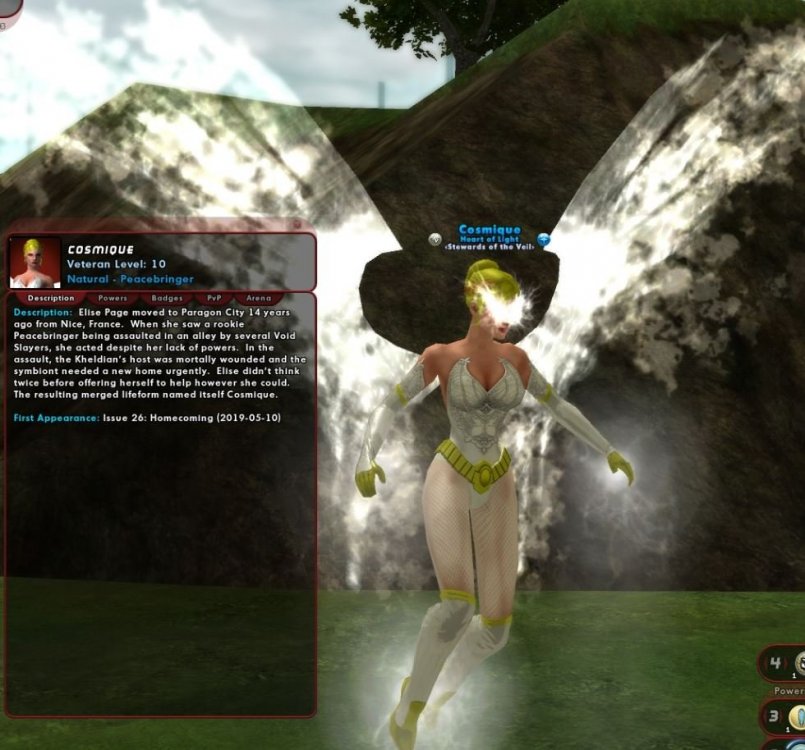Close the Cosmique info window
The height and width of the screenshot is (750, 805).
coord(297,225)
